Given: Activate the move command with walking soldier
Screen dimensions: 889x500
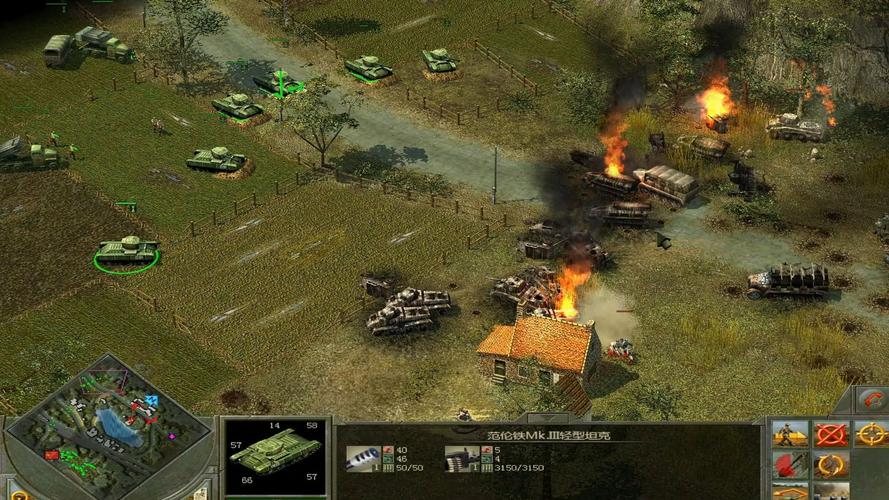Looking at the screenshot, I should pyautogui.click(x=790, y=435).
